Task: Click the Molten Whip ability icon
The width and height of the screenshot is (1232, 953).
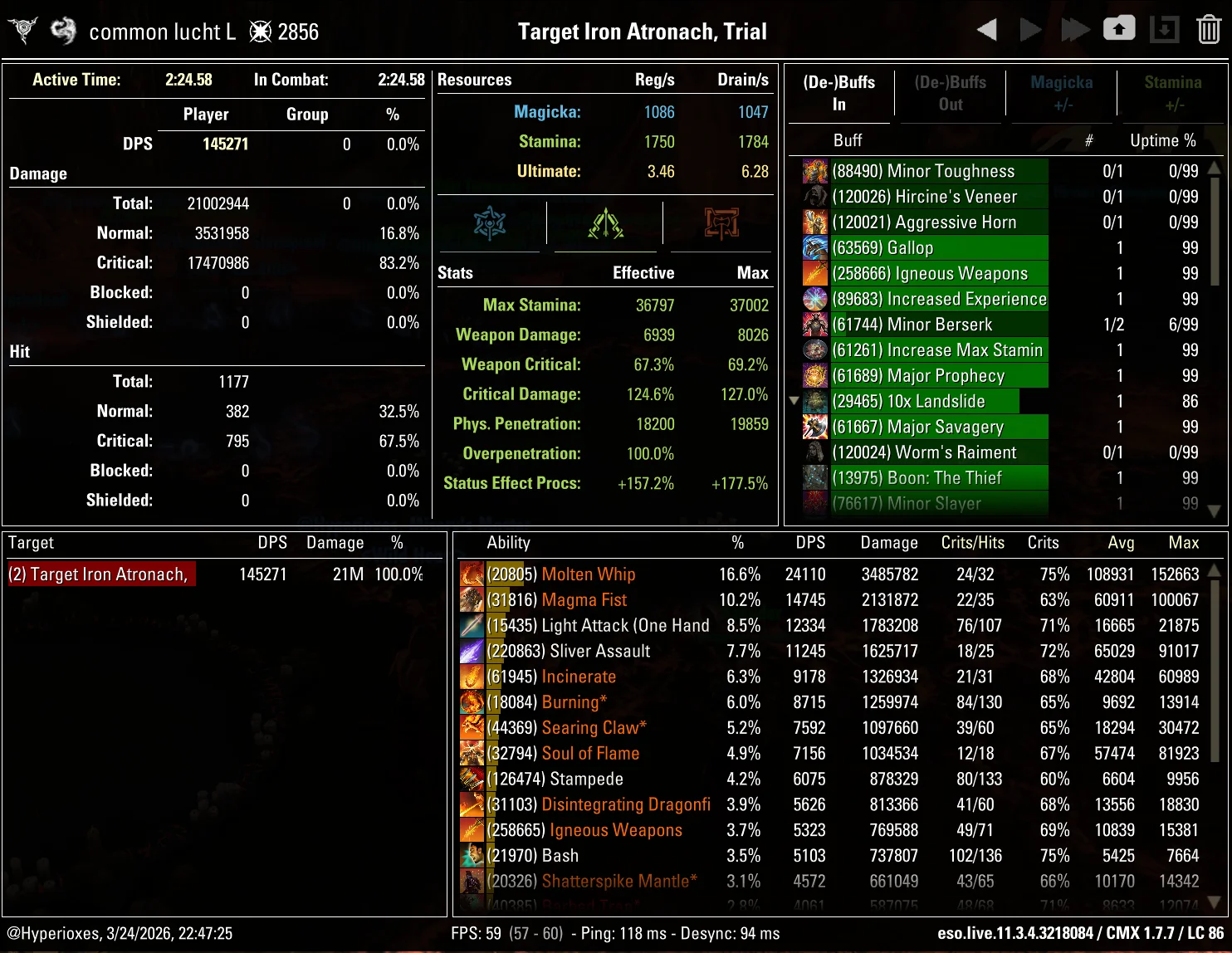Action: [x=472, y=574]
